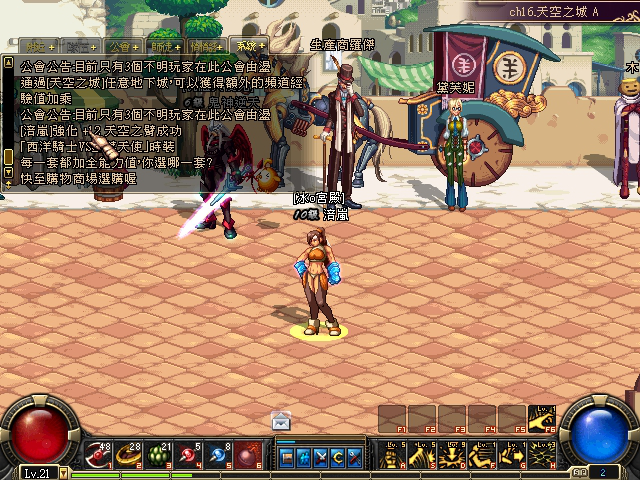The image size is (640, 480).
Task: Open the crossed swords menu button
Action: [321, 456]
